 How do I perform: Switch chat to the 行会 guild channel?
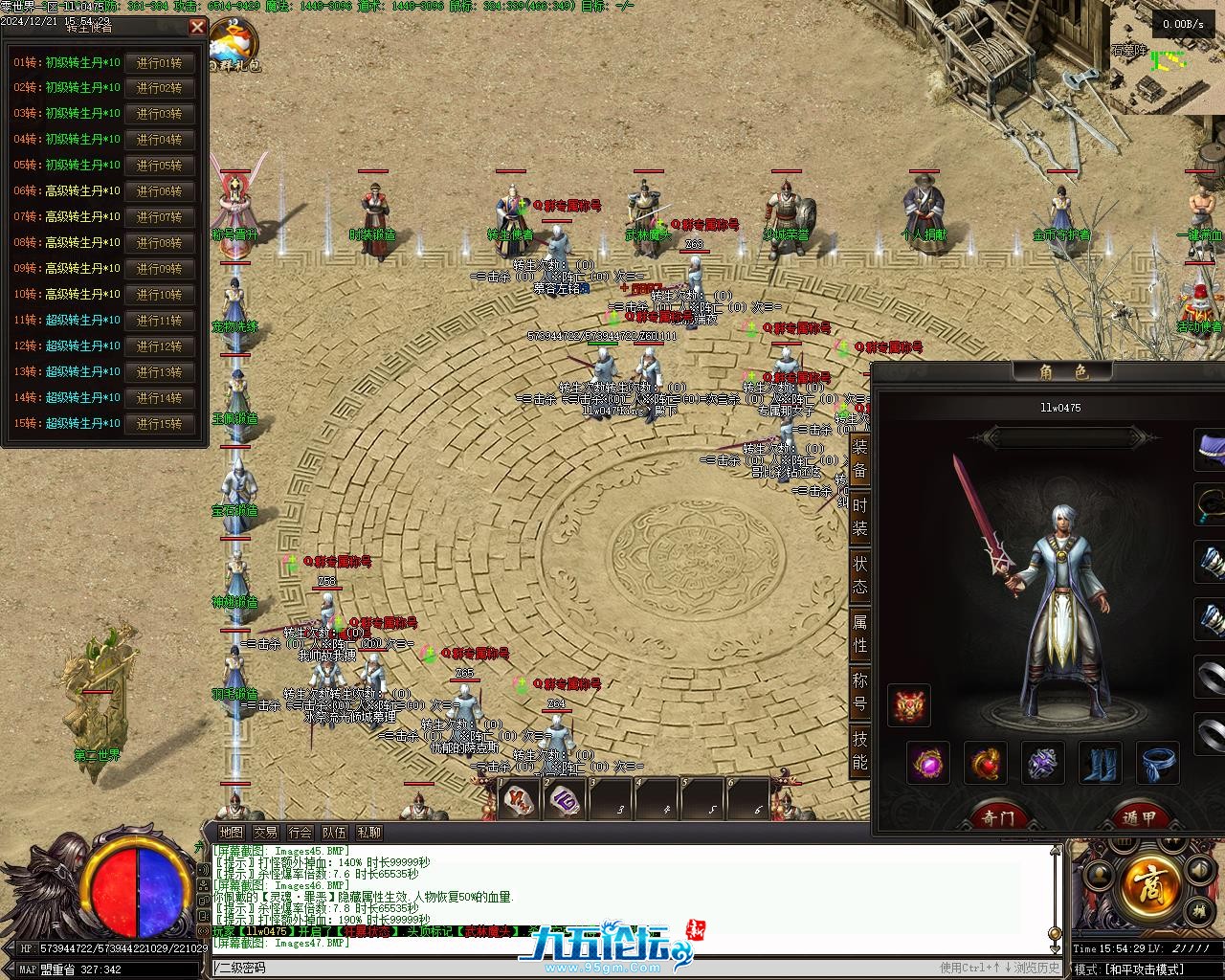click(300, 833)
